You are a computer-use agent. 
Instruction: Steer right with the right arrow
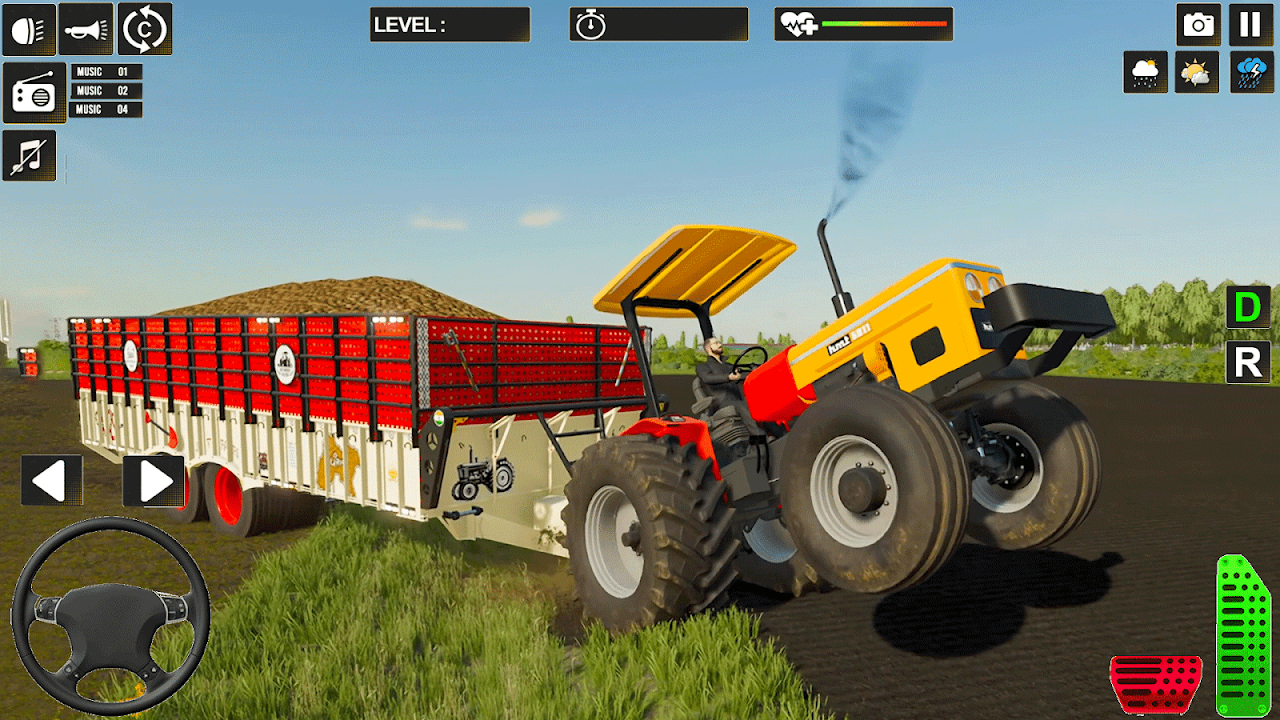point(154,481)
